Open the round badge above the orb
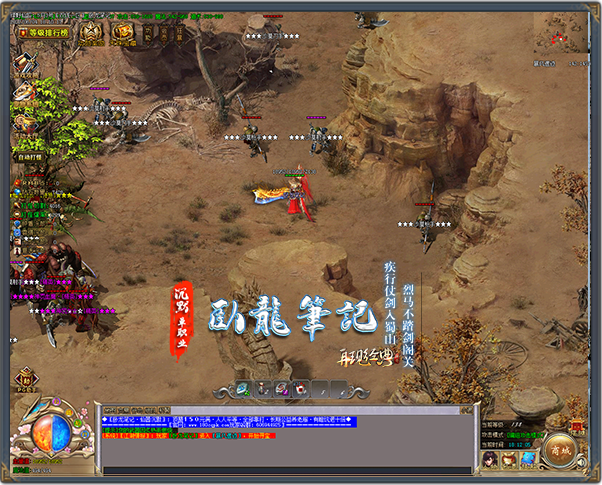The width and height of the screenshot is (602, 485). point(25,379)
